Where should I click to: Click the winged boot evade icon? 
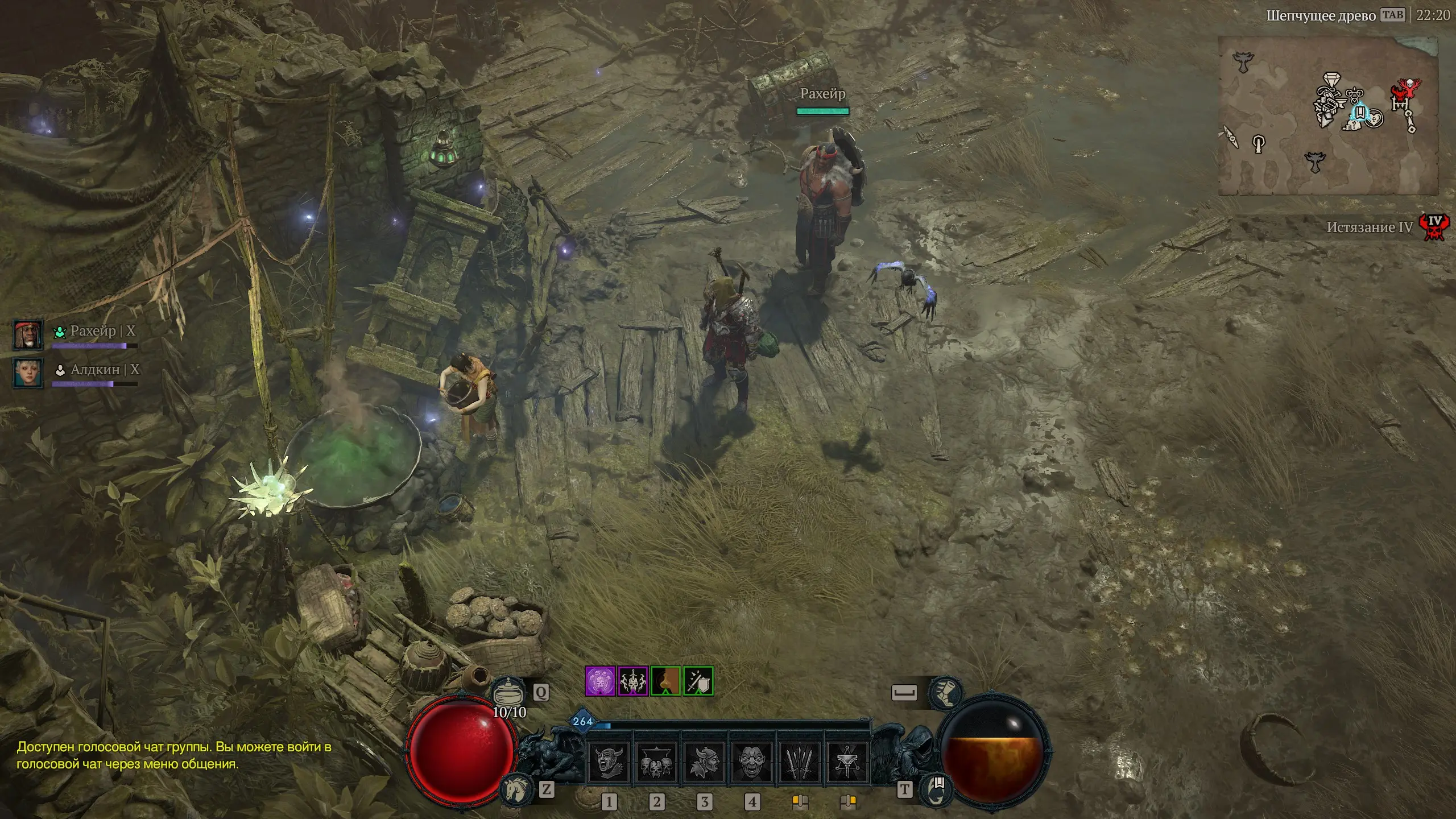pyautogui.click(x=945, y=693)
